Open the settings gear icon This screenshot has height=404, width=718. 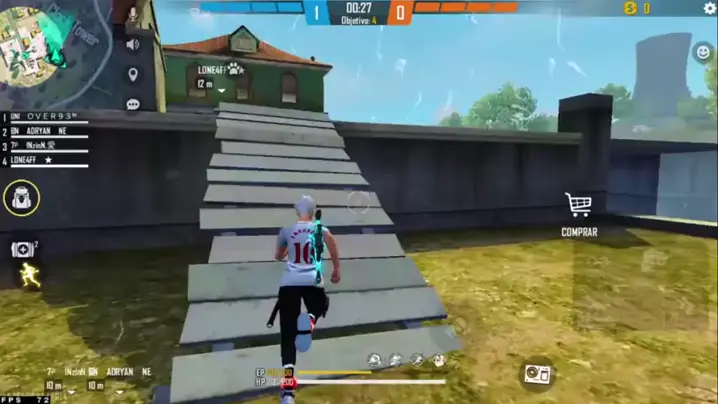point(710,8)
